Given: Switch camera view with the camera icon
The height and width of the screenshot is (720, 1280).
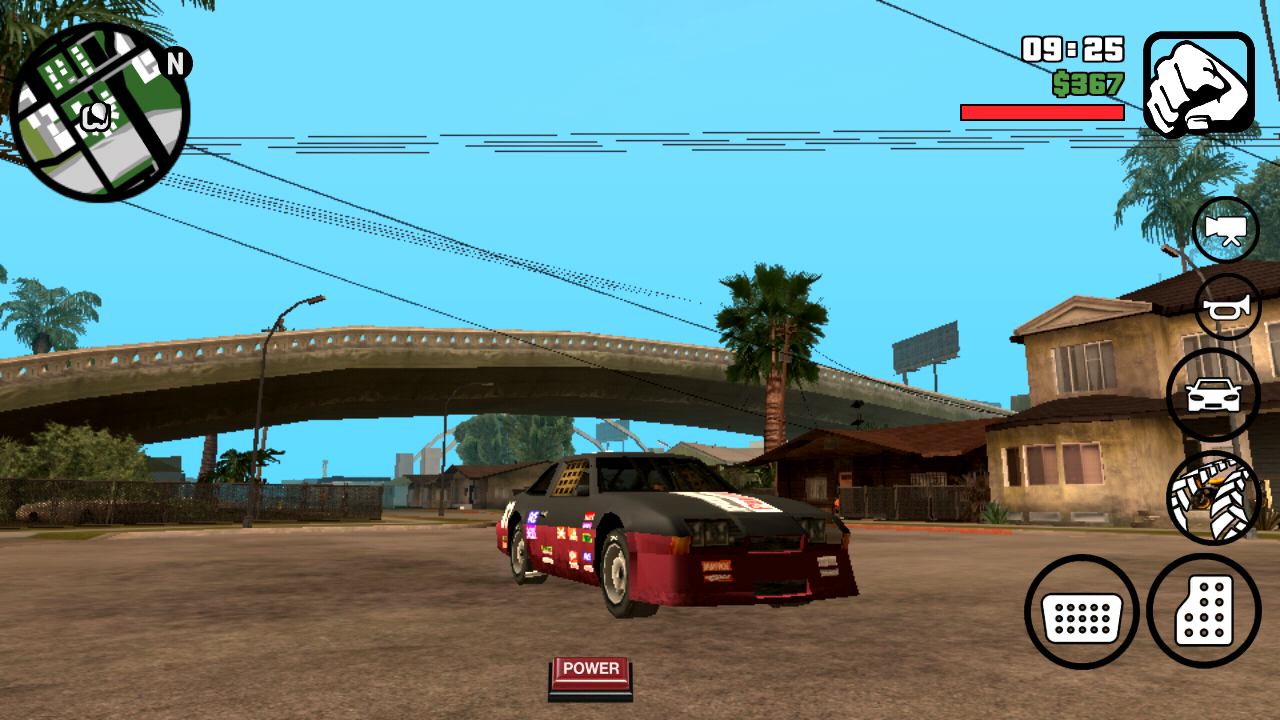Looking at the screenshot, I should (1224, 229).
